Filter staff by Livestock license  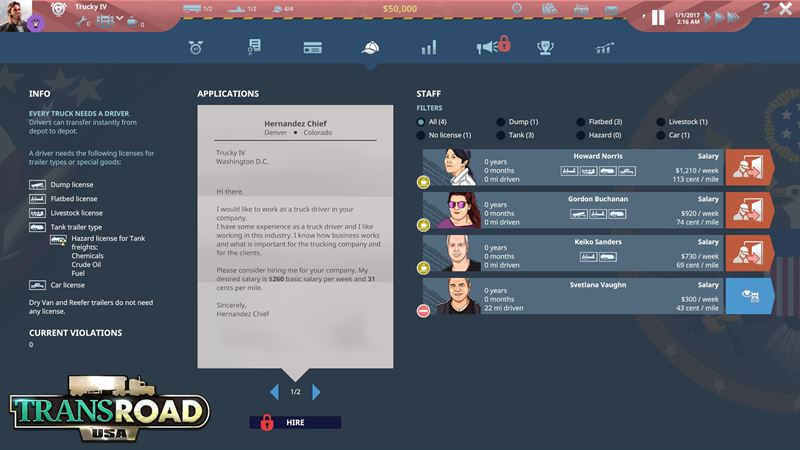click(x=661, y=122)
